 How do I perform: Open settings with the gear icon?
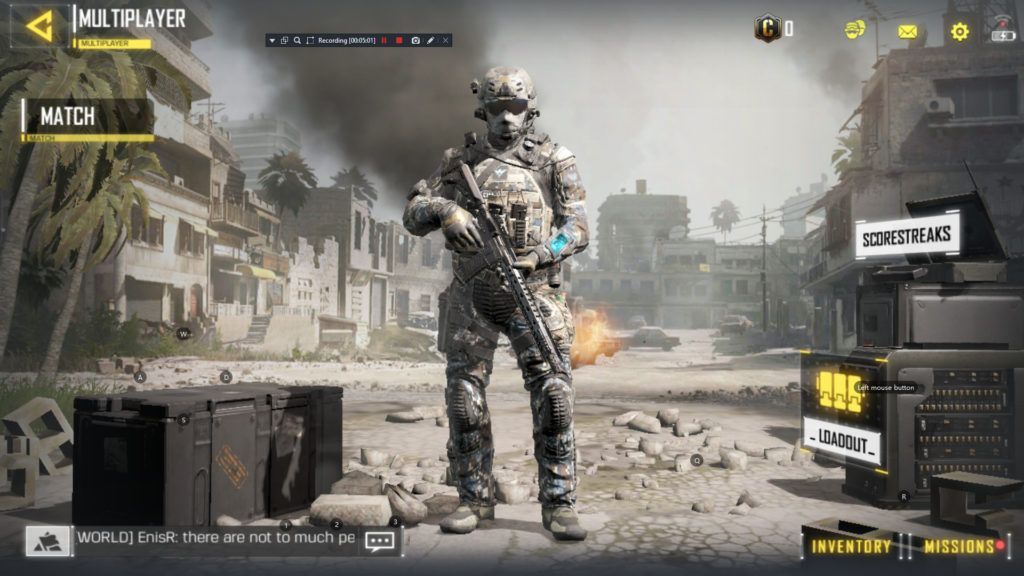pyautogui.click(x=959, y=31)
